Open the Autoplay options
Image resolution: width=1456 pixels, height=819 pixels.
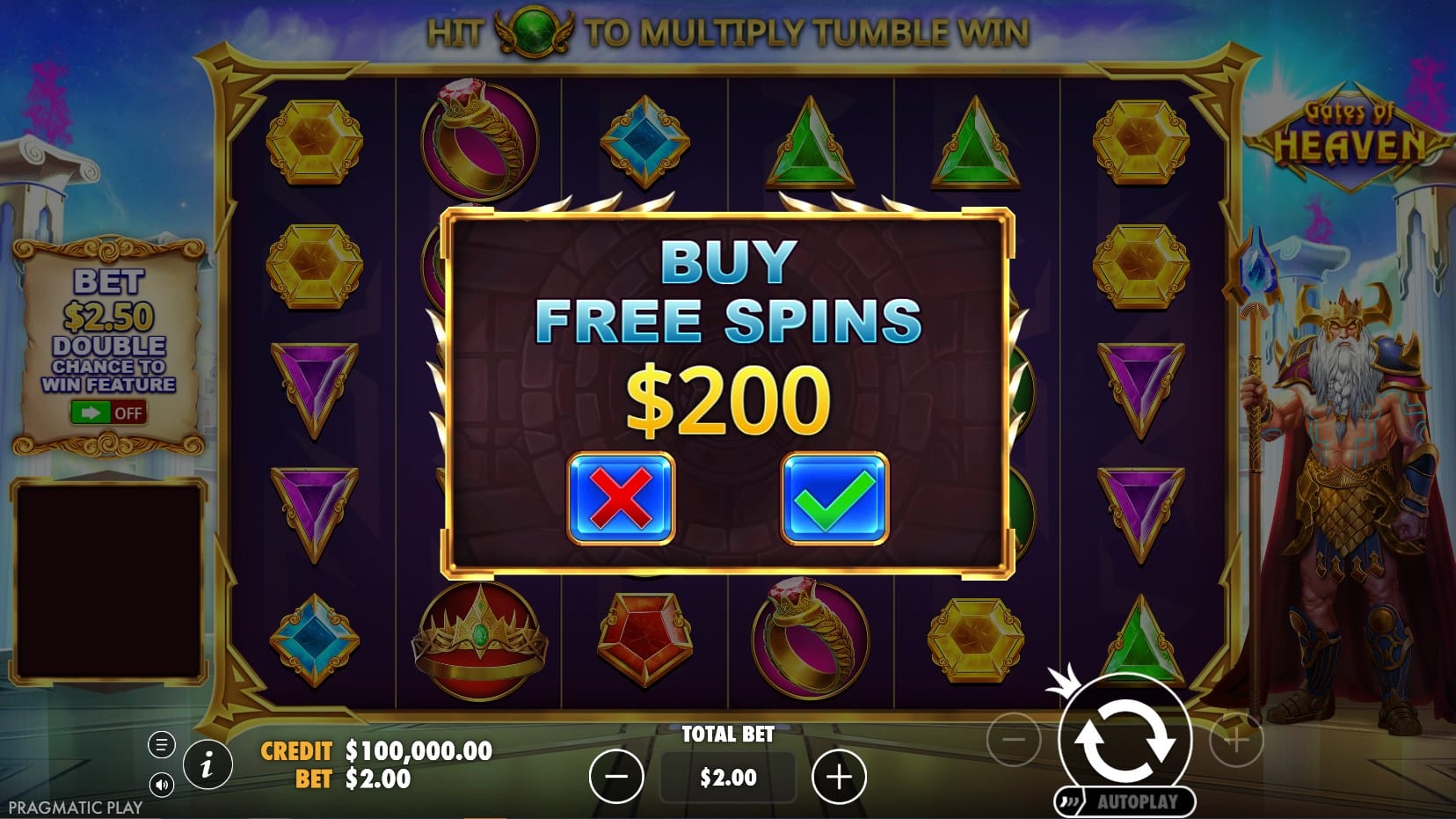coord(1126,801)
